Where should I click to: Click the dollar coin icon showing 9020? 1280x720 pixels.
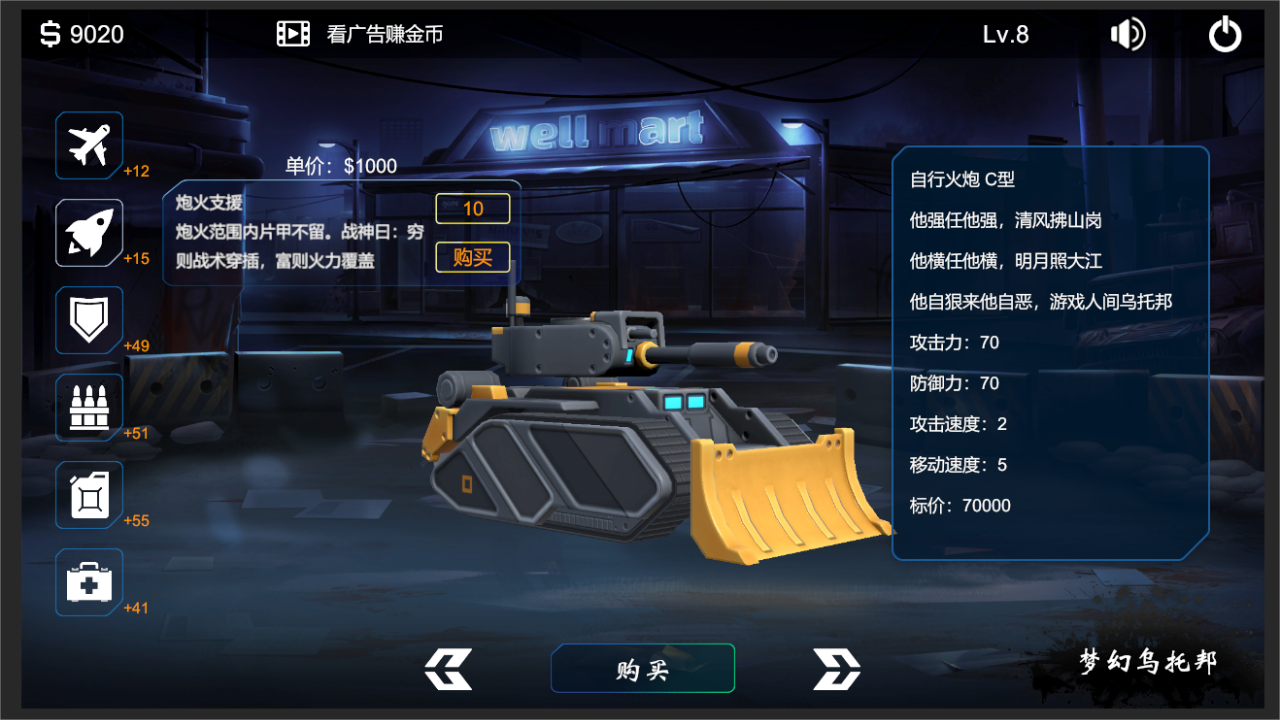48,33
